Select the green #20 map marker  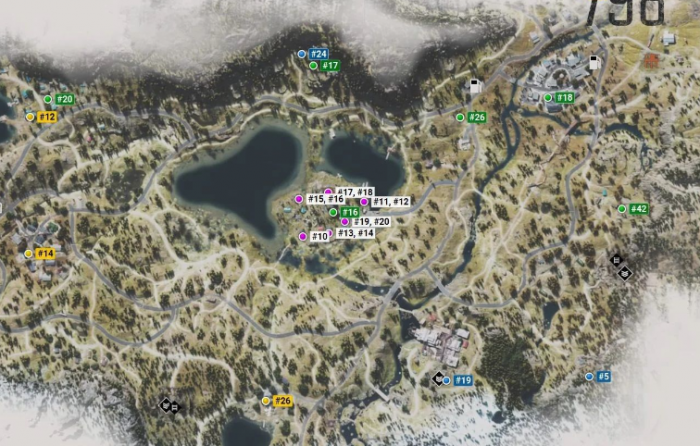48,99
